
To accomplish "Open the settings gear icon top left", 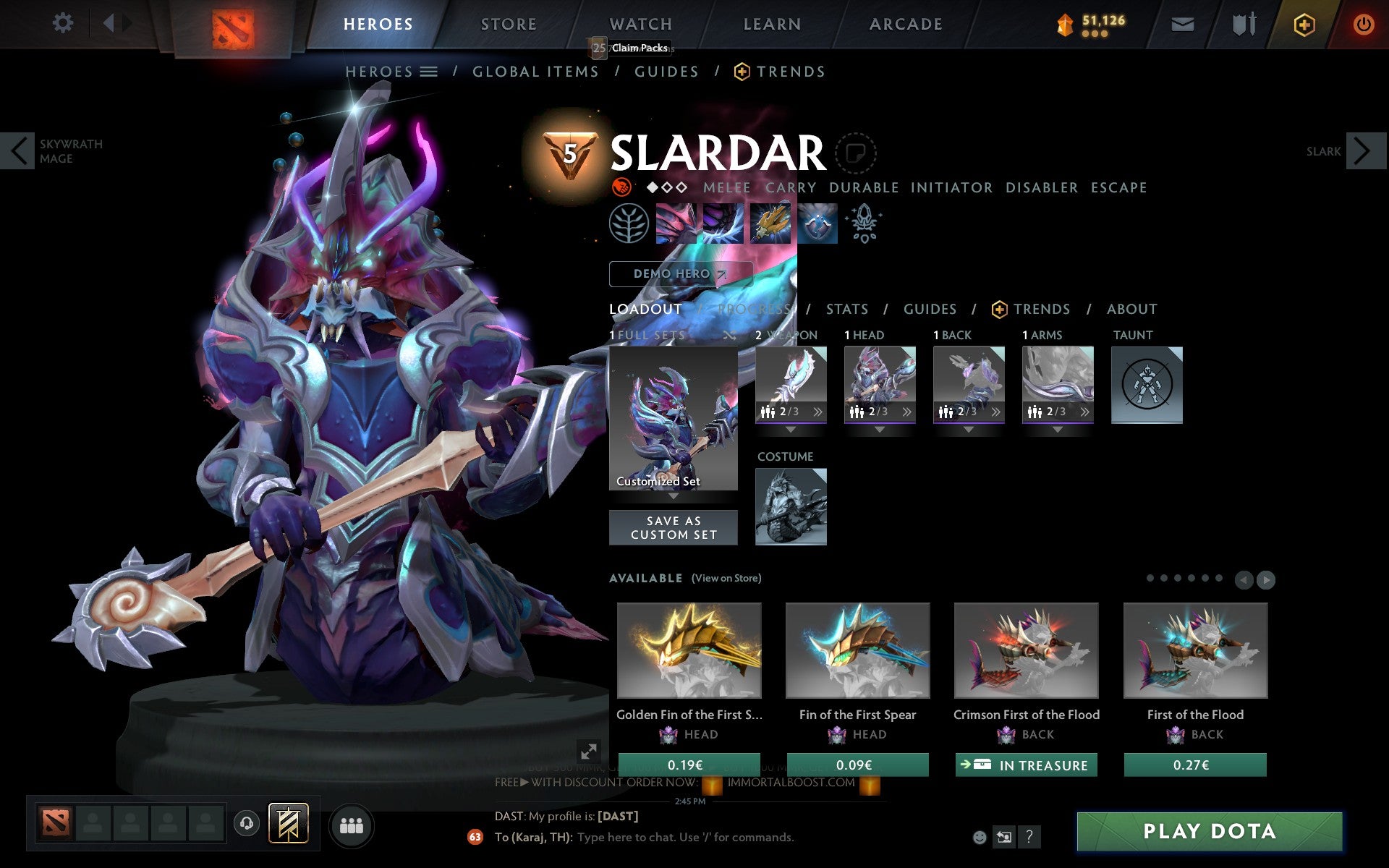I will [x=64, y=23].
